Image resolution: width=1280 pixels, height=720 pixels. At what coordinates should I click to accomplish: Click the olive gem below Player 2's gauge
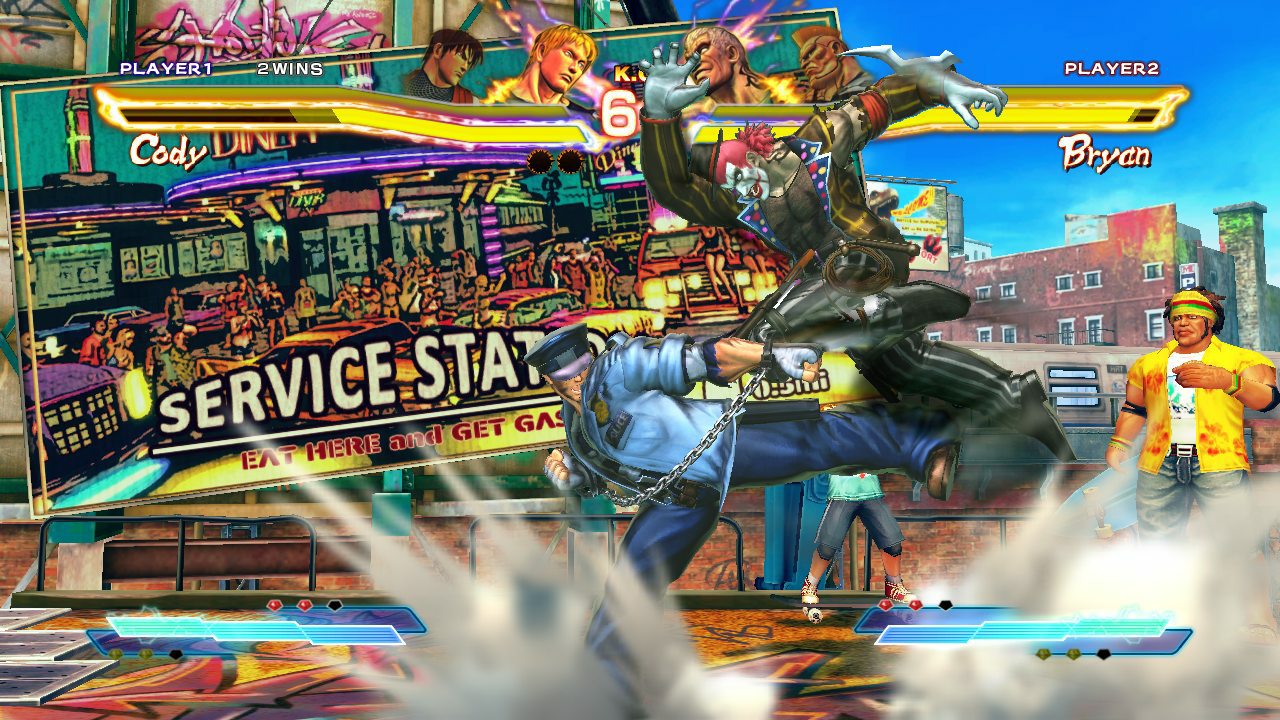coord(1043,655)
